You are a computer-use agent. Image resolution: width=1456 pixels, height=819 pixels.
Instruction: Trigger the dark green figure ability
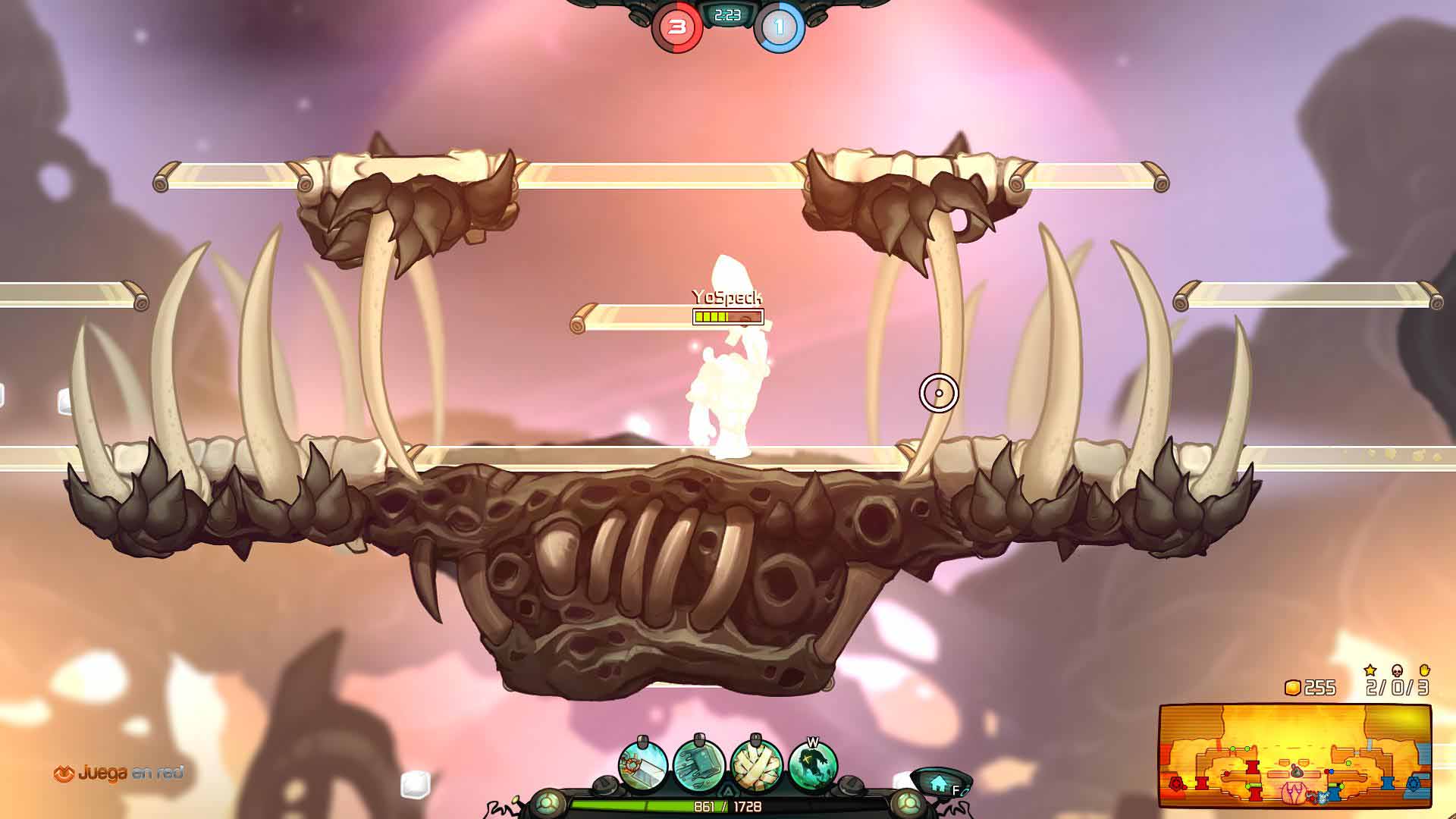pos(813,766)
